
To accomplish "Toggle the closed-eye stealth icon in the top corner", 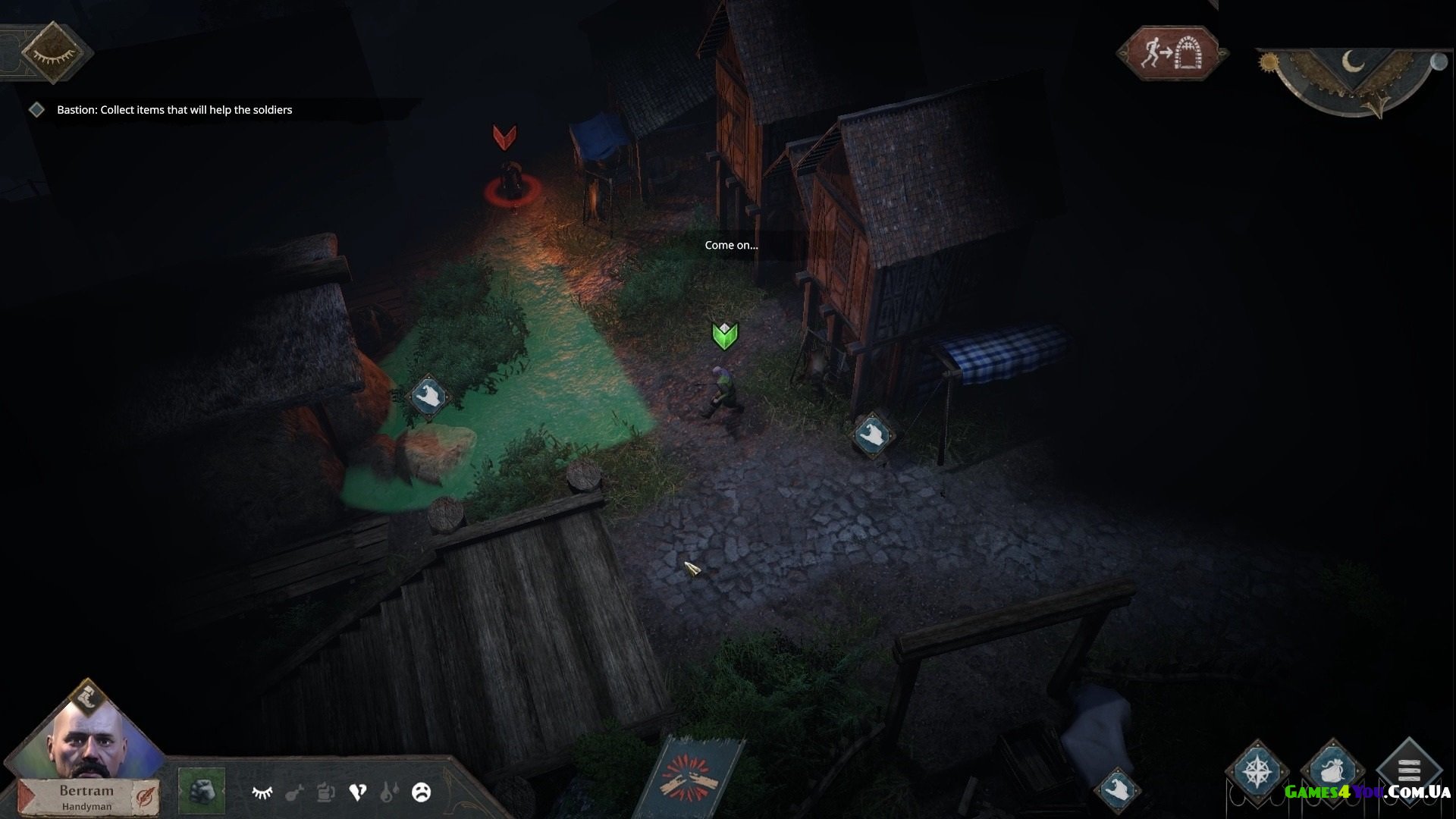I will pos(52,53).
